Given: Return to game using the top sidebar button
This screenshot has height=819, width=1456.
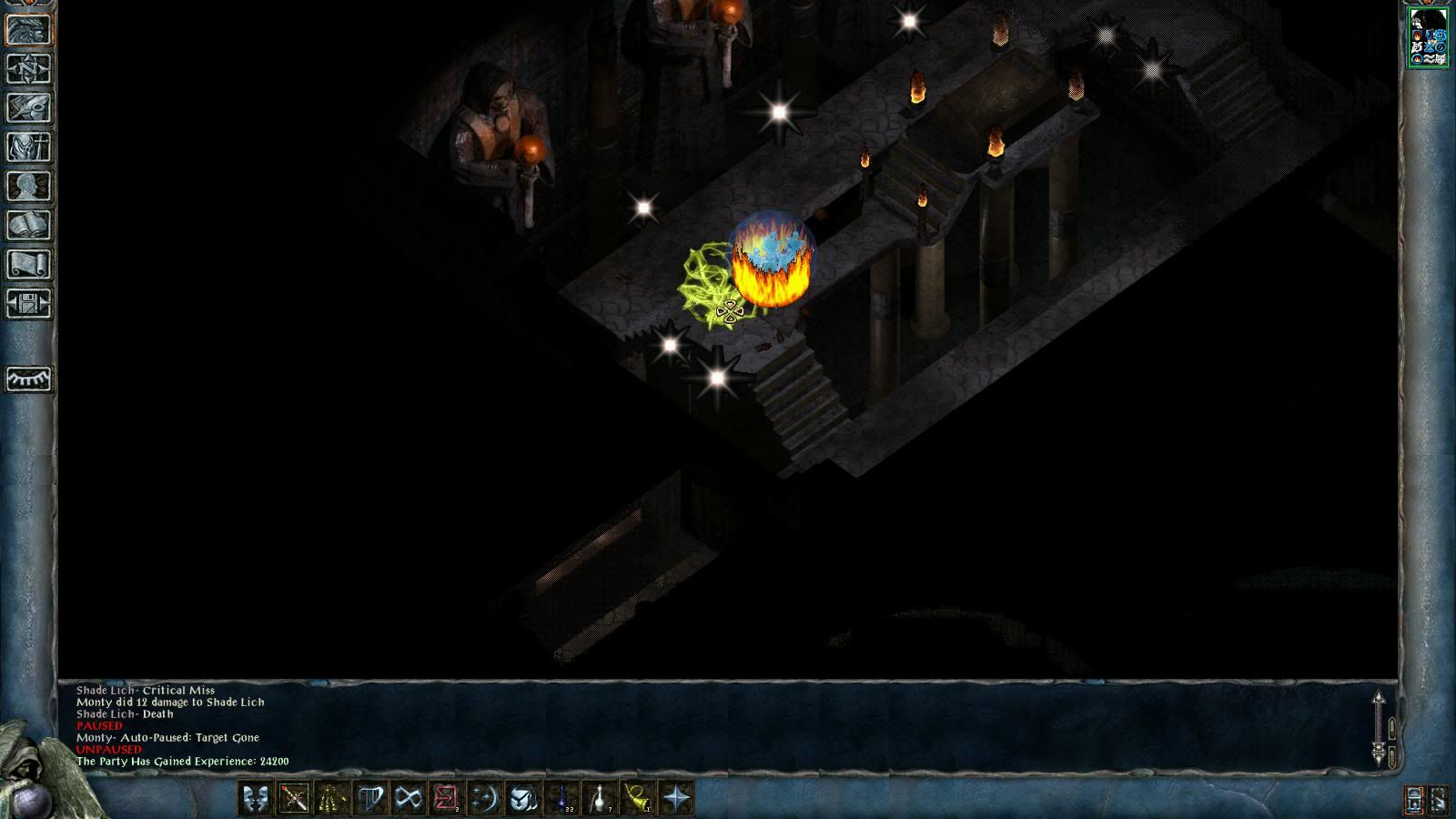Looking at the screenshot, I should (29, 30).
